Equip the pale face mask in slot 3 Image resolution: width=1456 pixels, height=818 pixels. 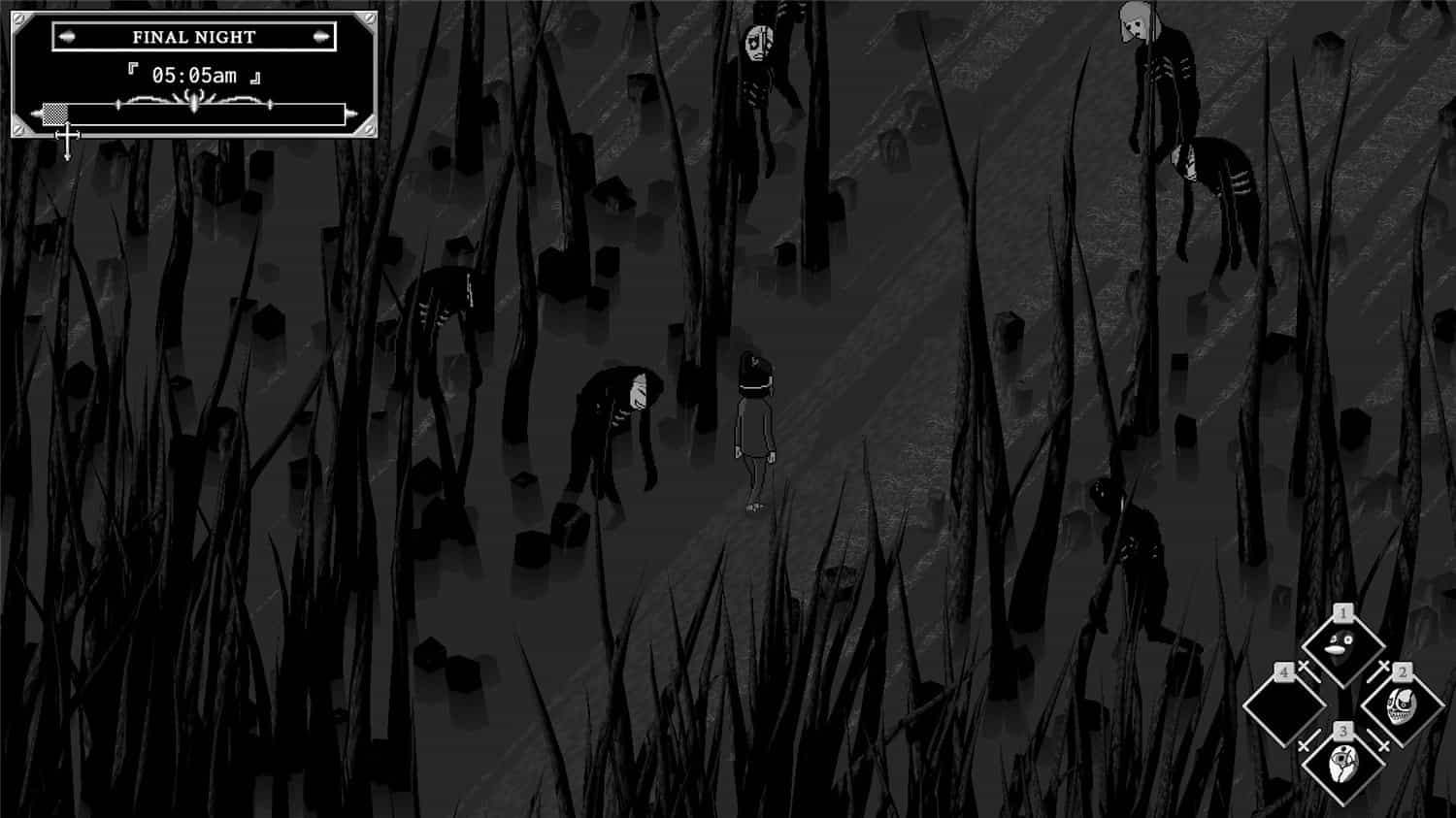point(1342,765)
